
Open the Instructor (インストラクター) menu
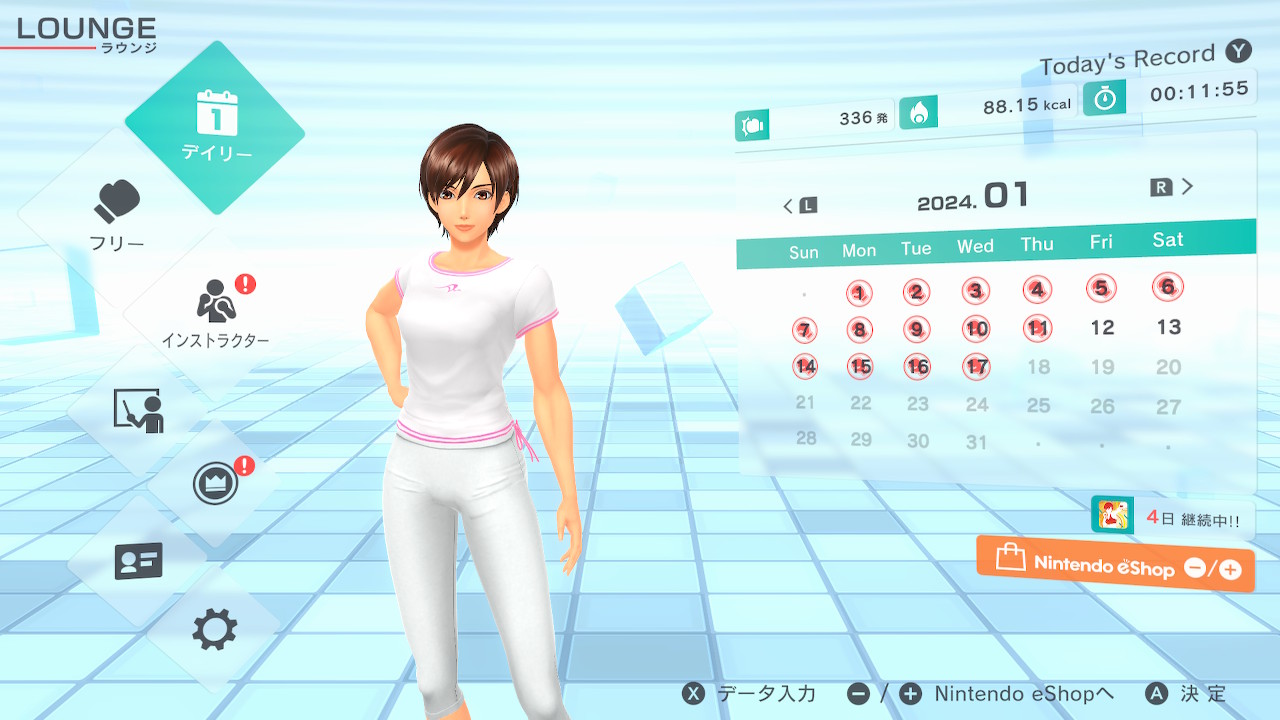(215, 312)
